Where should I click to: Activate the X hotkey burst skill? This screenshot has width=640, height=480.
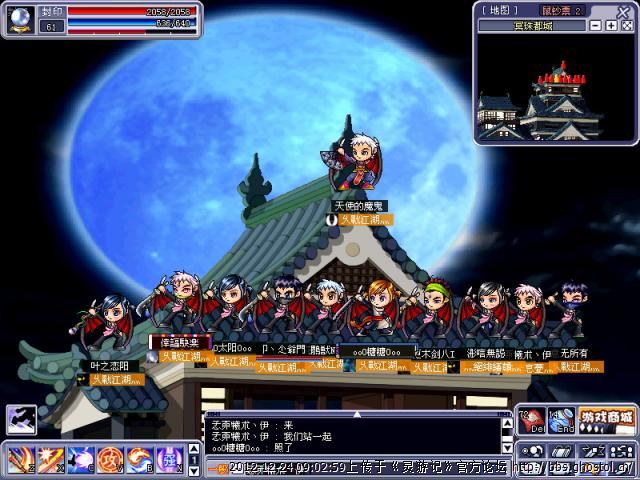(x=50, y=460)
